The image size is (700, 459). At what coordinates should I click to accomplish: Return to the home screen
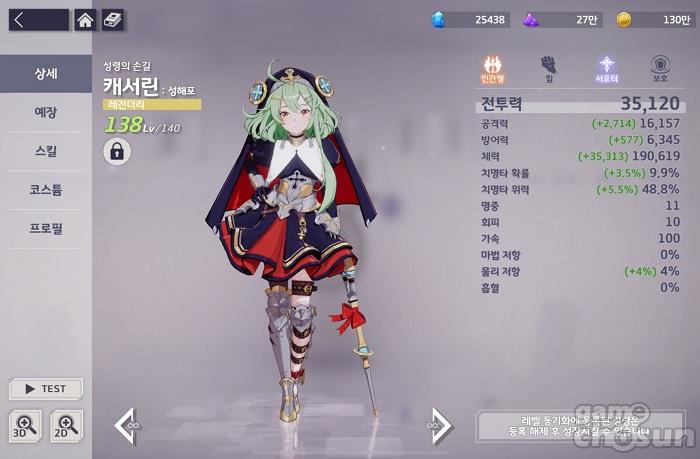coord(86,19)
